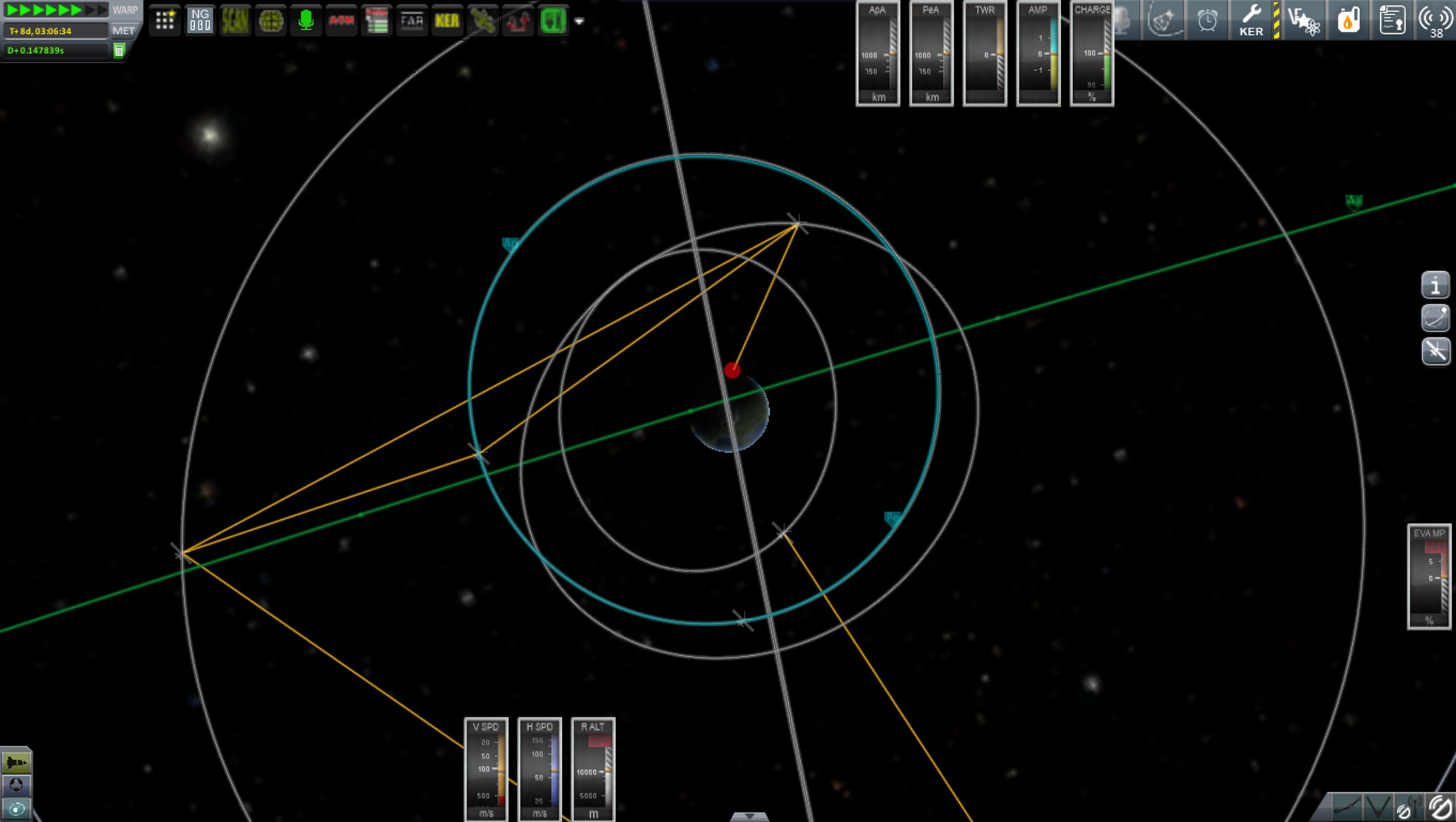Toggle the crossed-out star map filter button
1456x822 pixels.
(x=1435, y=351)
